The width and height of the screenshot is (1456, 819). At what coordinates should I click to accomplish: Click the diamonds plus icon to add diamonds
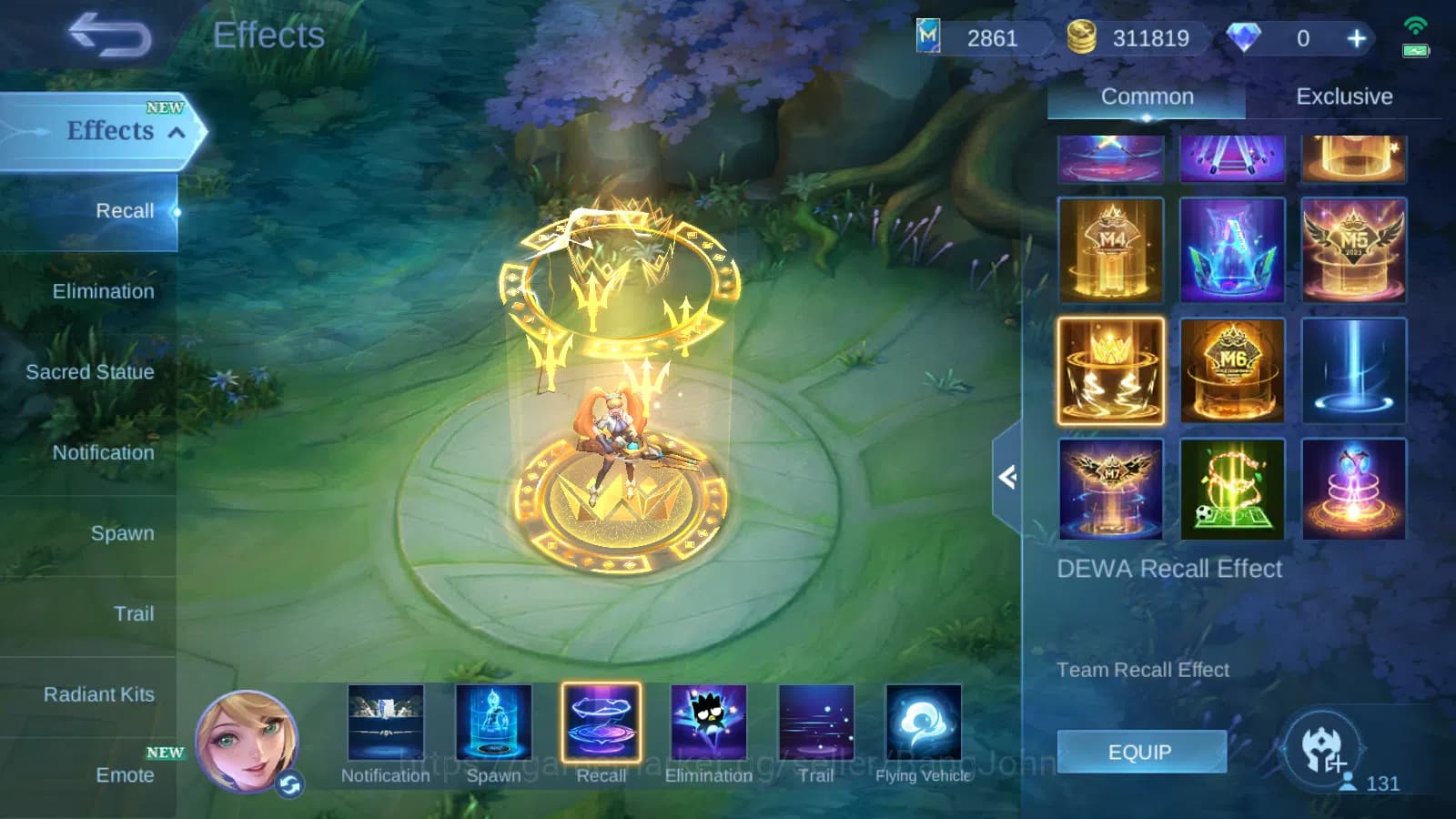(x=1355, y=38)
